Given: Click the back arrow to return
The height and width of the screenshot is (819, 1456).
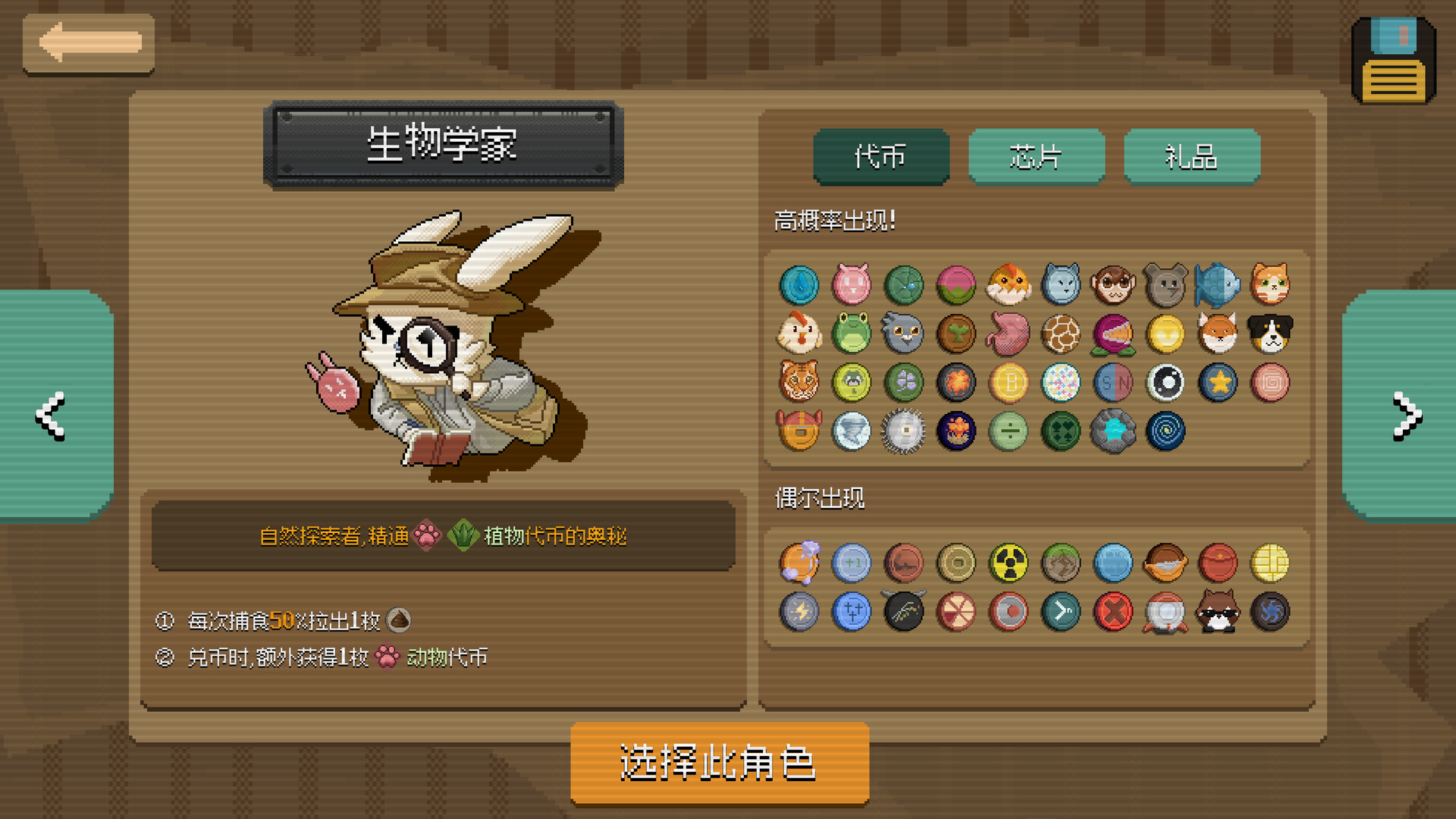Looking at the screenshot, I should 89,43.
